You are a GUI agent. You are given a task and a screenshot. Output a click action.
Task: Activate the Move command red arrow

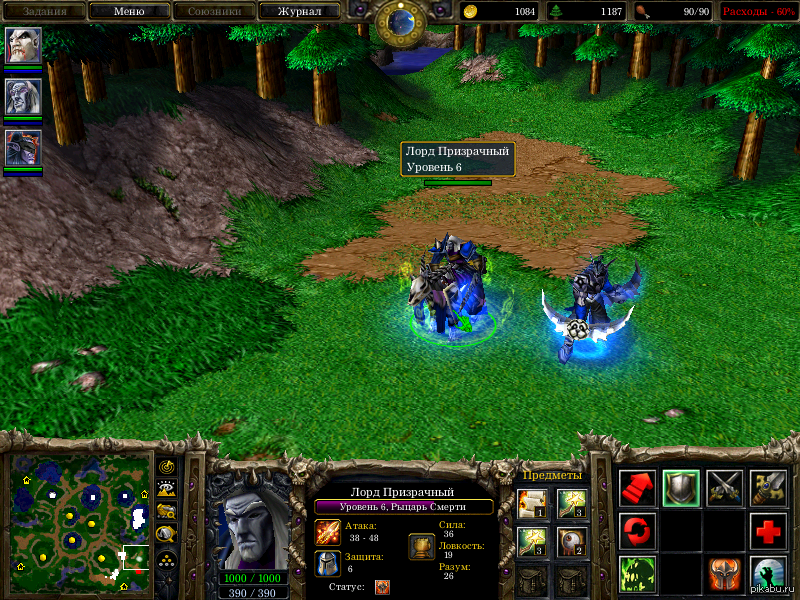(x=637, y=488)
